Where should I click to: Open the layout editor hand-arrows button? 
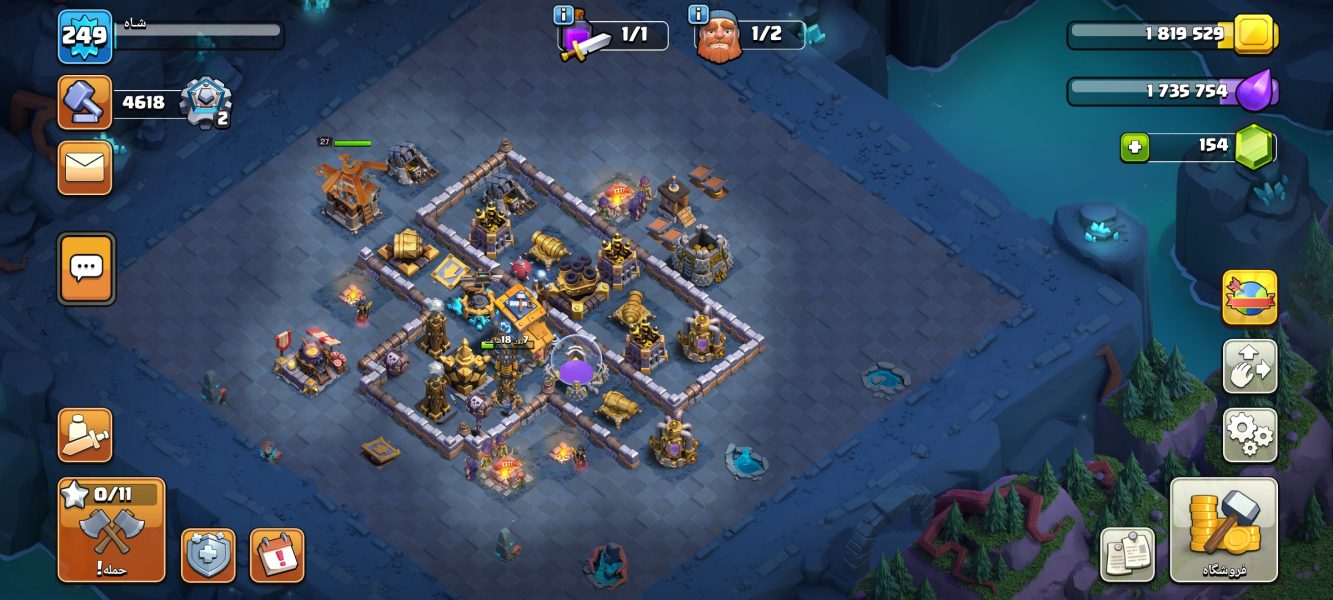[x=1249, y=366]
